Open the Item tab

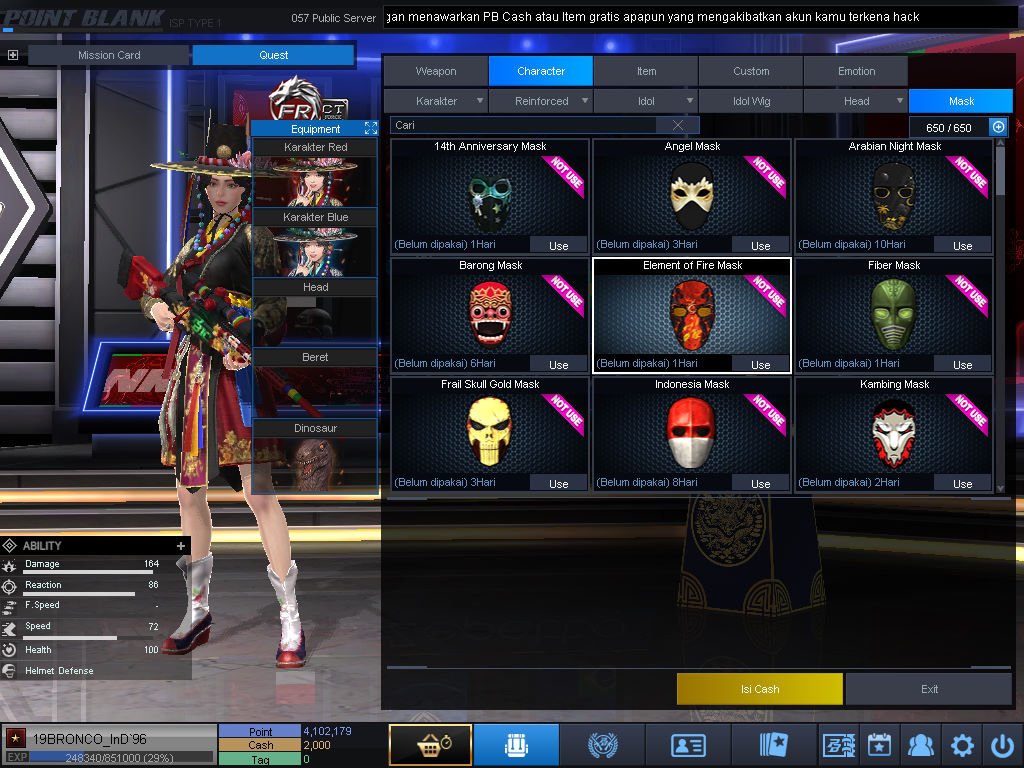(x=646, y=71)
